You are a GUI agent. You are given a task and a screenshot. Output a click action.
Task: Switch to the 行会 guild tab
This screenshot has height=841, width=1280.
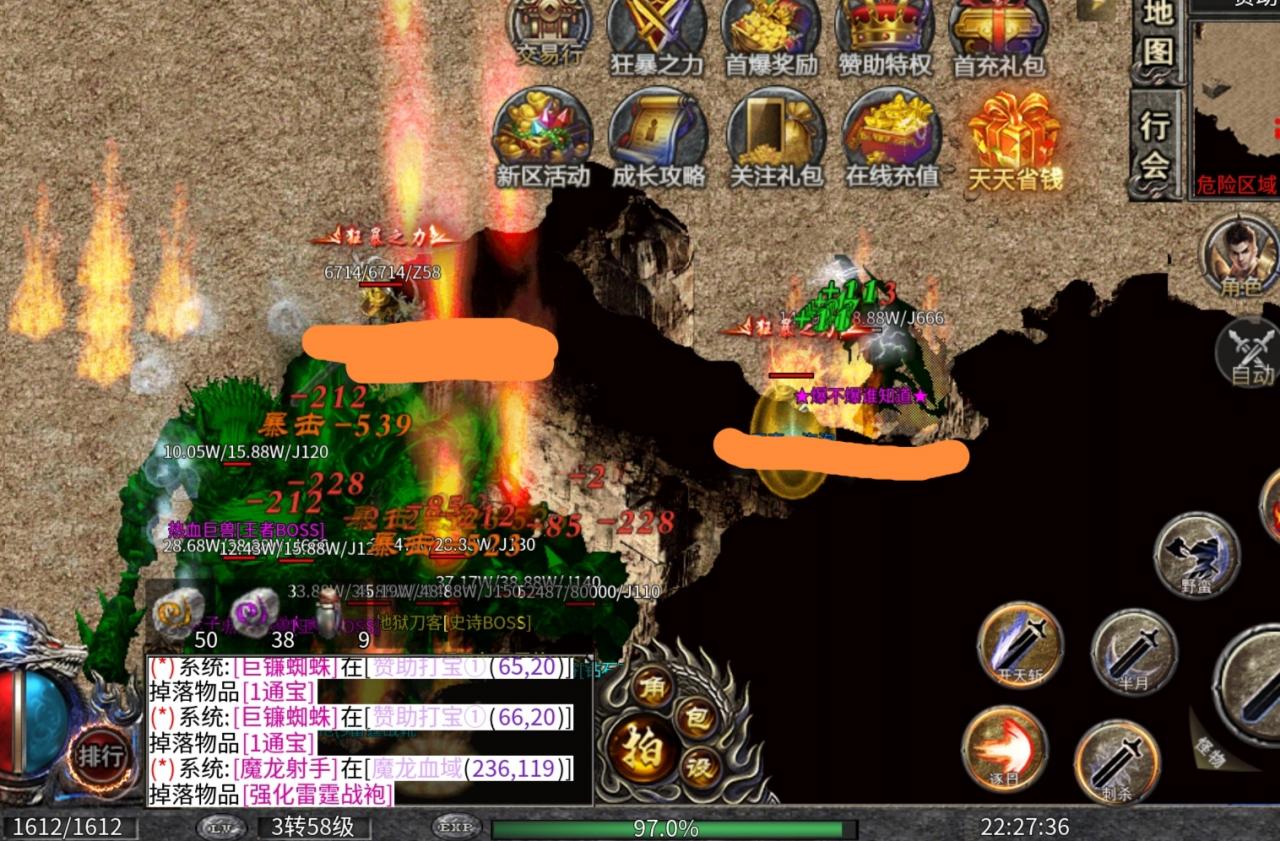(x=1155, y=145)
